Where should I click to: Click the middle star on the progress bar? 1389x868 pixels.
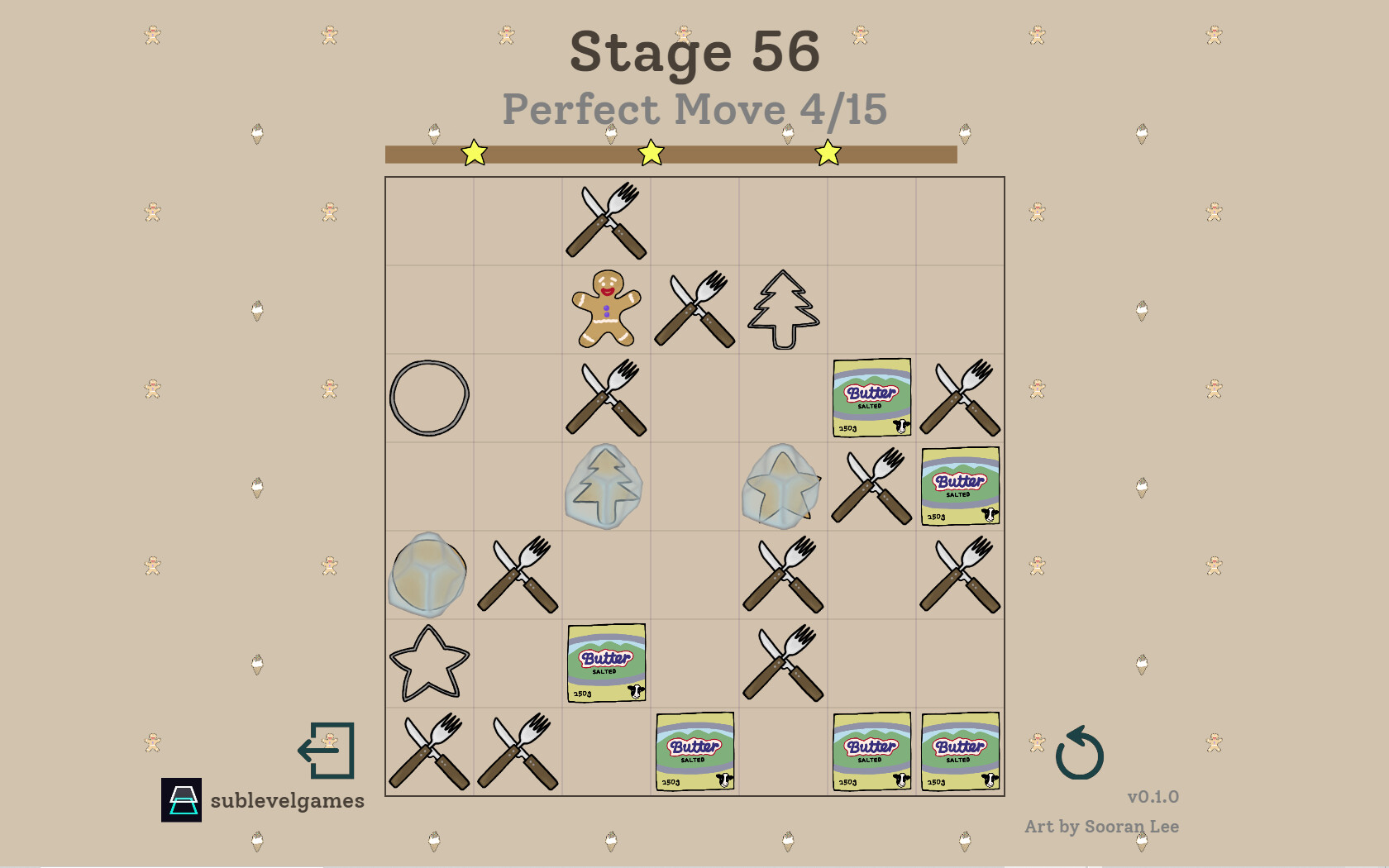click(x=651, y=152)
